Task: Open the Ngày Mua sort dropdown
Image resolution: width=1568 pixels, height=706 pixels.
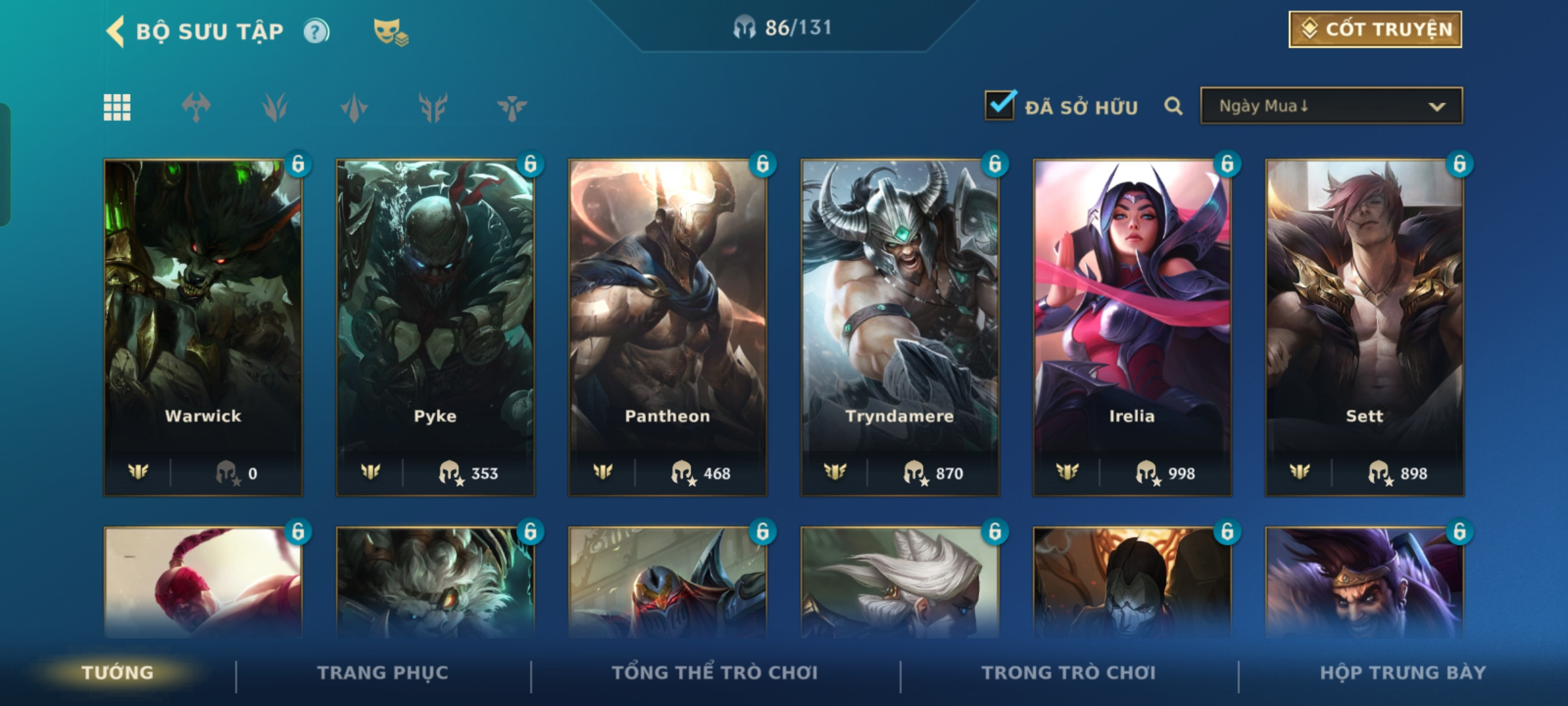Action: pyautogui.click(x=1331, y=106)
